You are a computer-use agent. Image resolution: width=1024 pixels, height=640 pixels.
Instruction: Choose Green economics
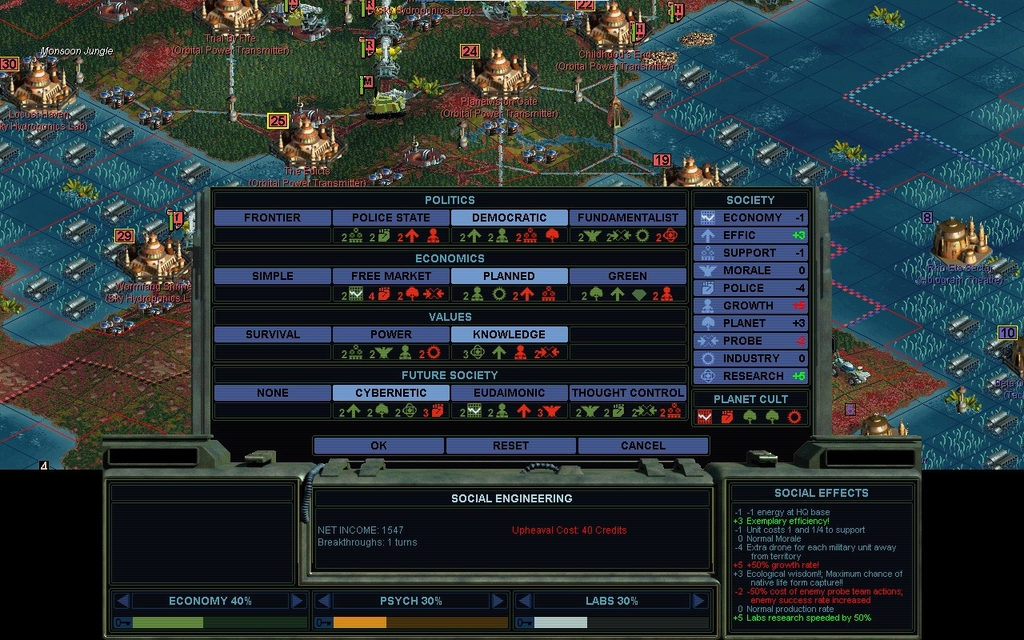pyautogui.click(x=628, y=276)
